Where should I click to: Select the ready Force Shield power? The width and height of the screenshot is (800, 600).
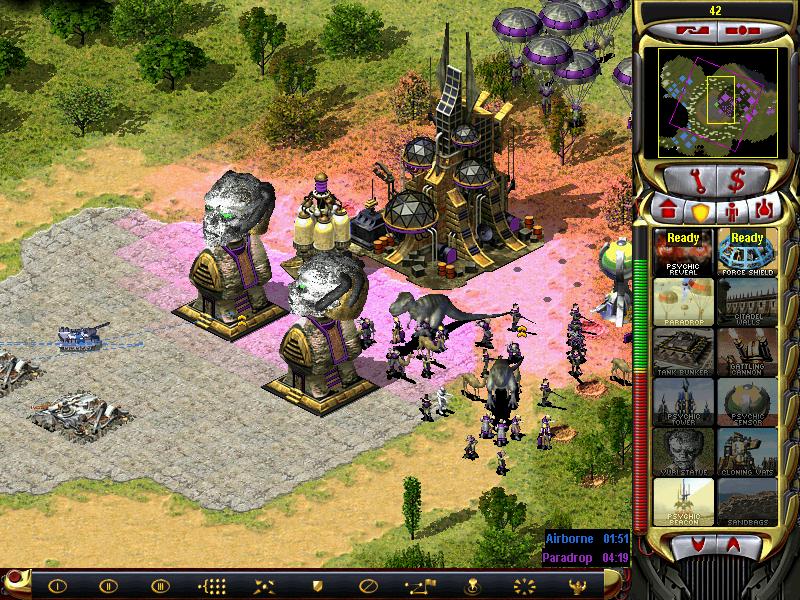(x=746, y=252)
